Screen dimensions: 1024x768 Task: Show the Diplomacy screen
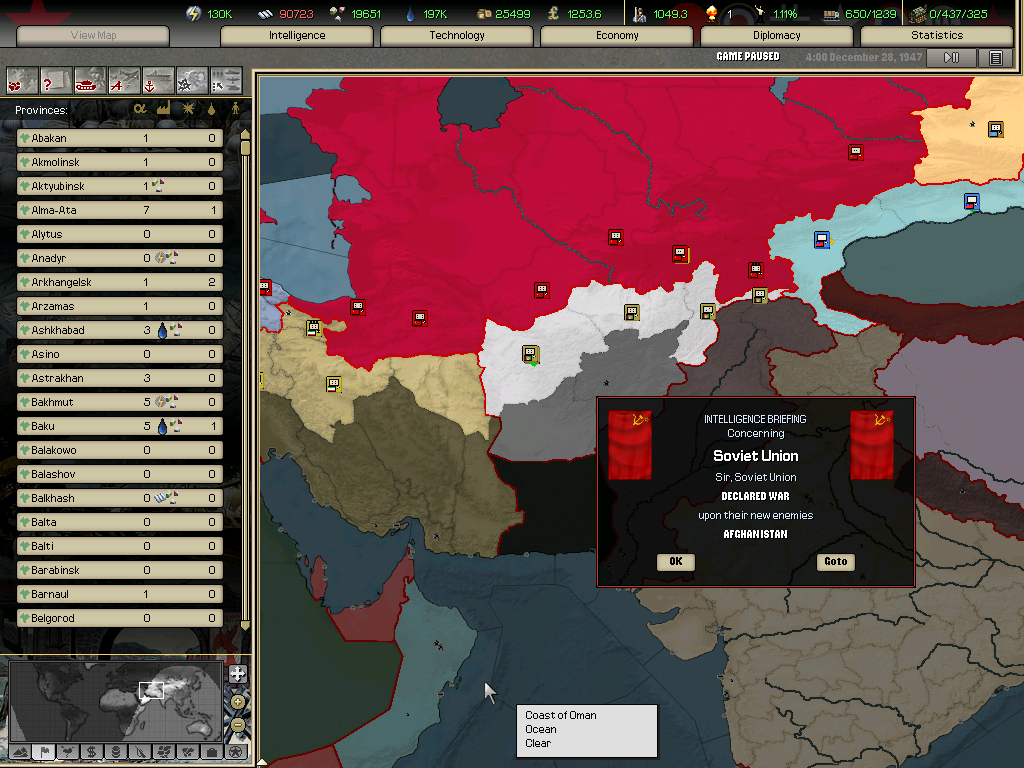pos(777,35)
